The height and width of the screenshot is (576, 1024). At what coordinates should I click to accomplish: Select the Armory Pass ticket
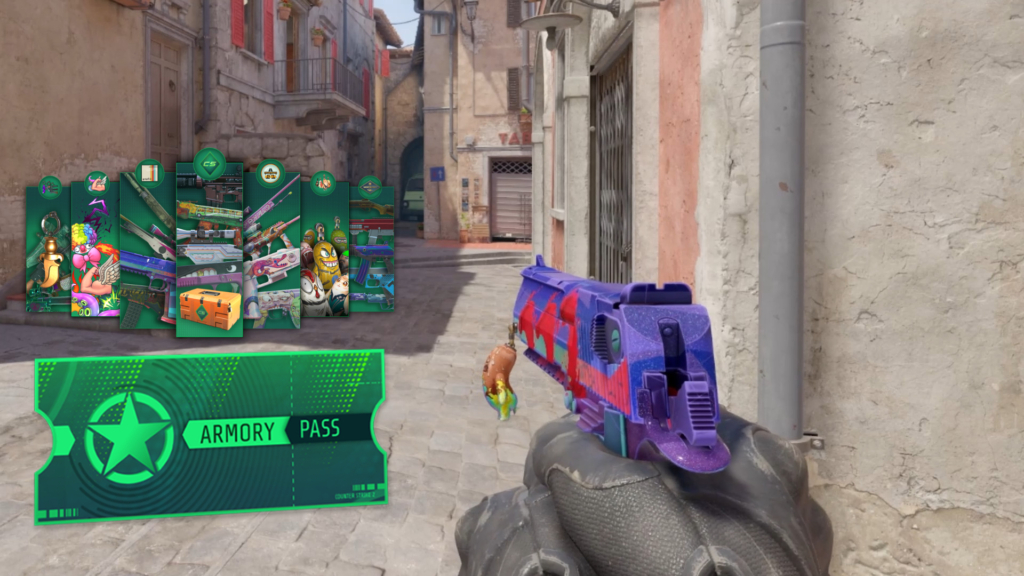point(210,435)
